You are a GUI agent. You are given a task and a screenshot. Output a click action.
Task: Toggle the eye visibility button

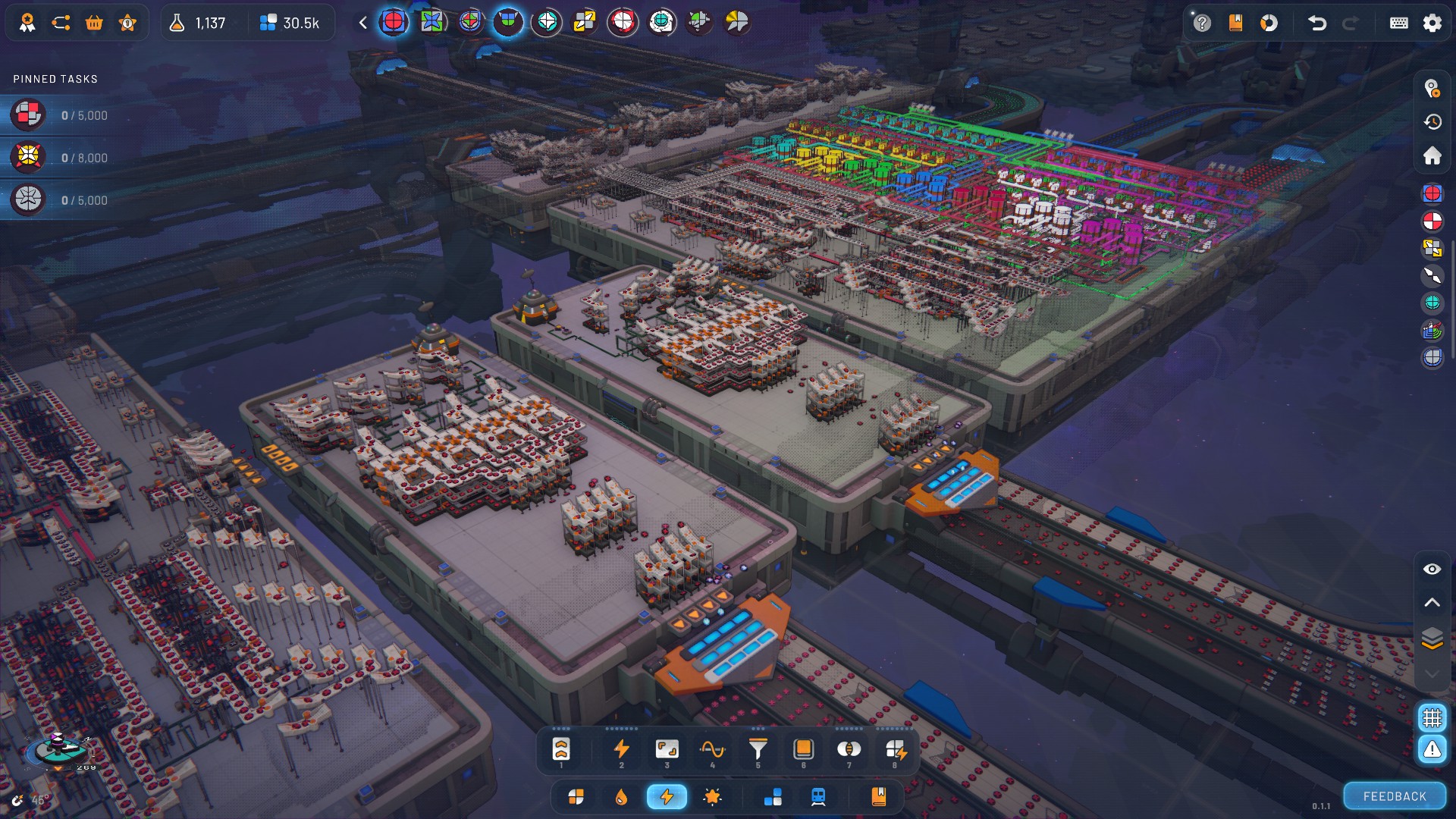[1432, 569]
